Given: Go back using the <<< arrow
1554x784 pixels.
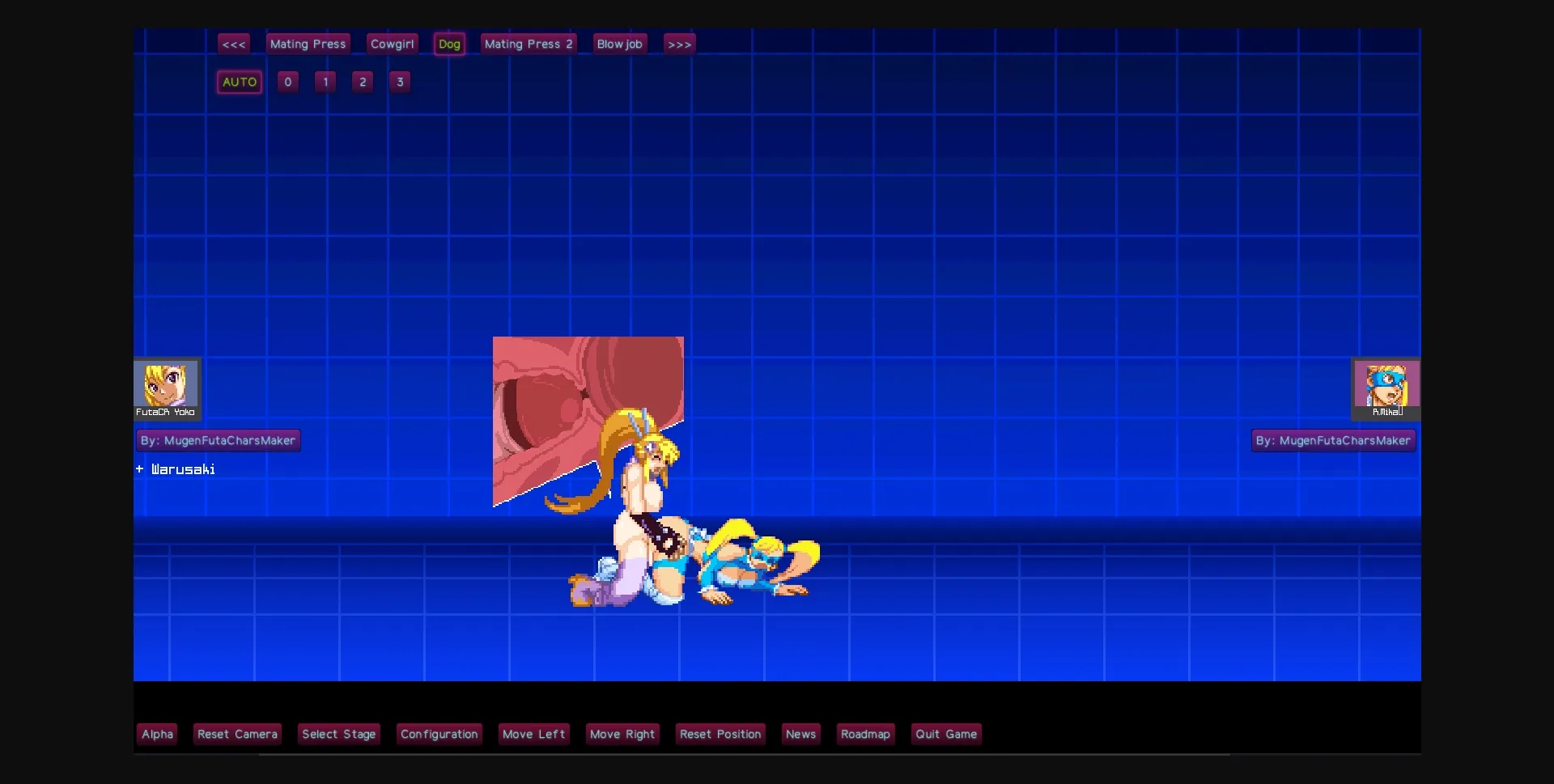Looking at the screenshot, I should tap(234, 44).
